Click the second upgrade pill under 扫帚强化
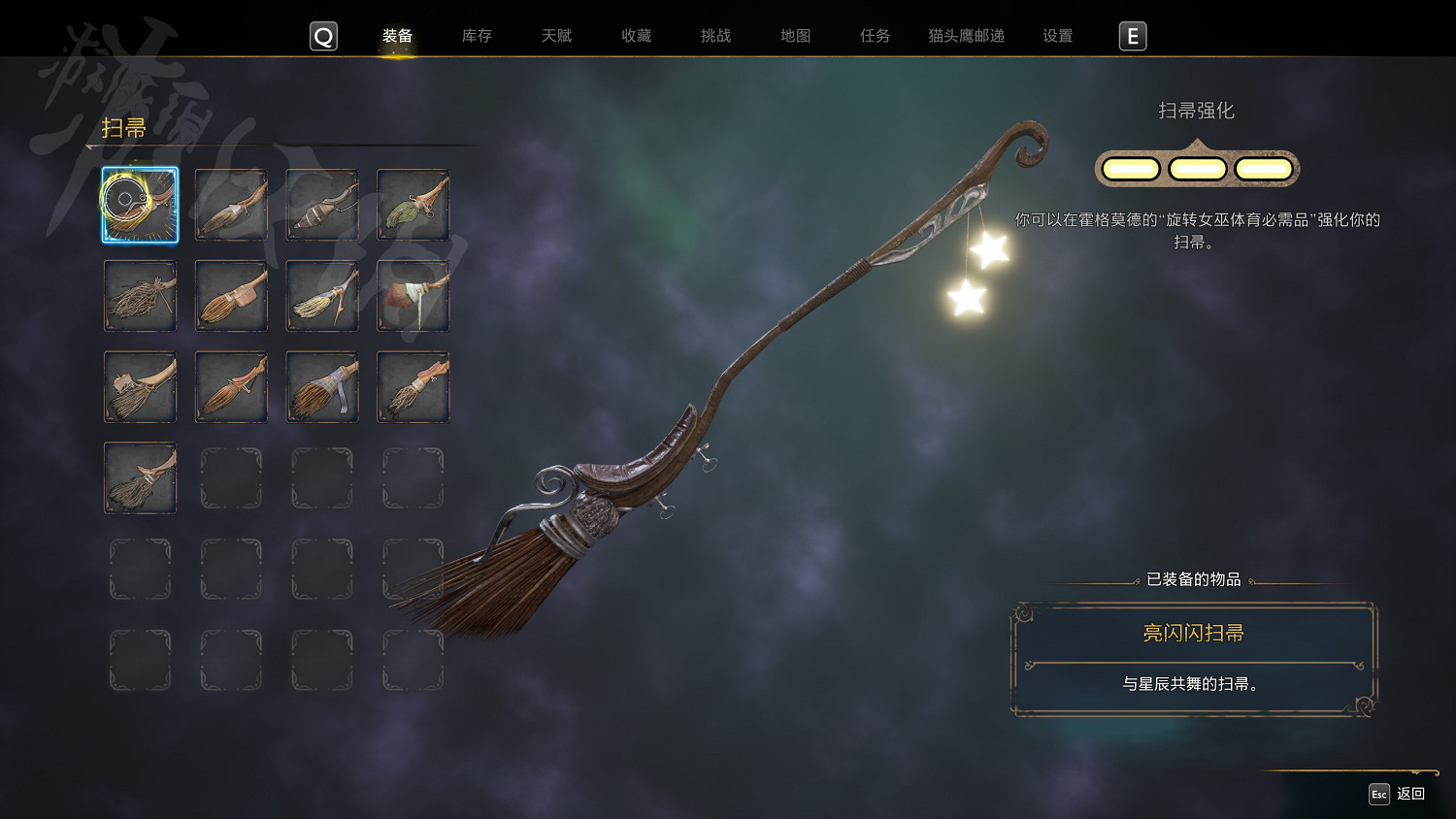 pos(1196,167)
